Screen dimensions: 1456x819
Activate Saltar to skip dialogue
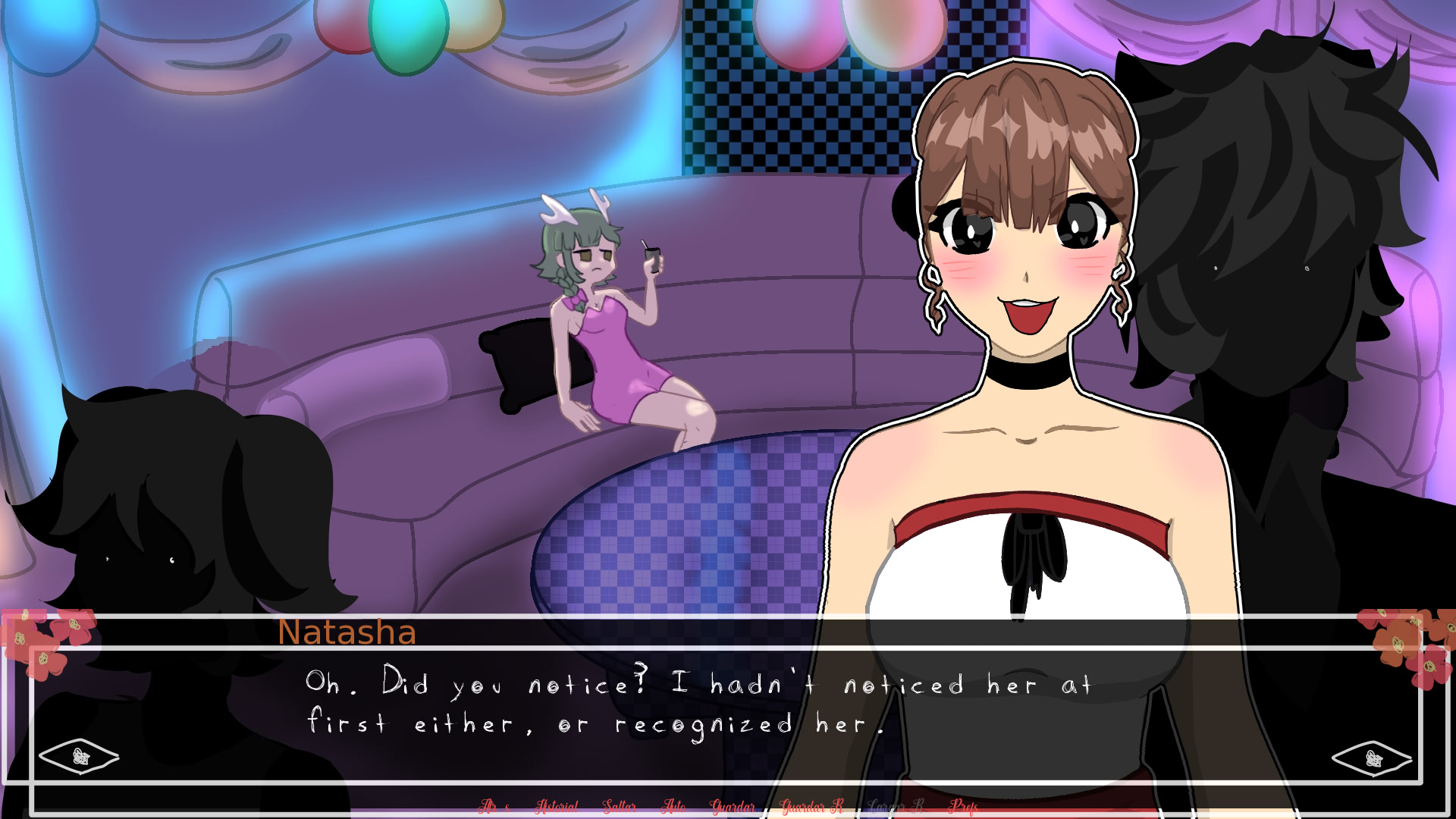click(619, 806)
